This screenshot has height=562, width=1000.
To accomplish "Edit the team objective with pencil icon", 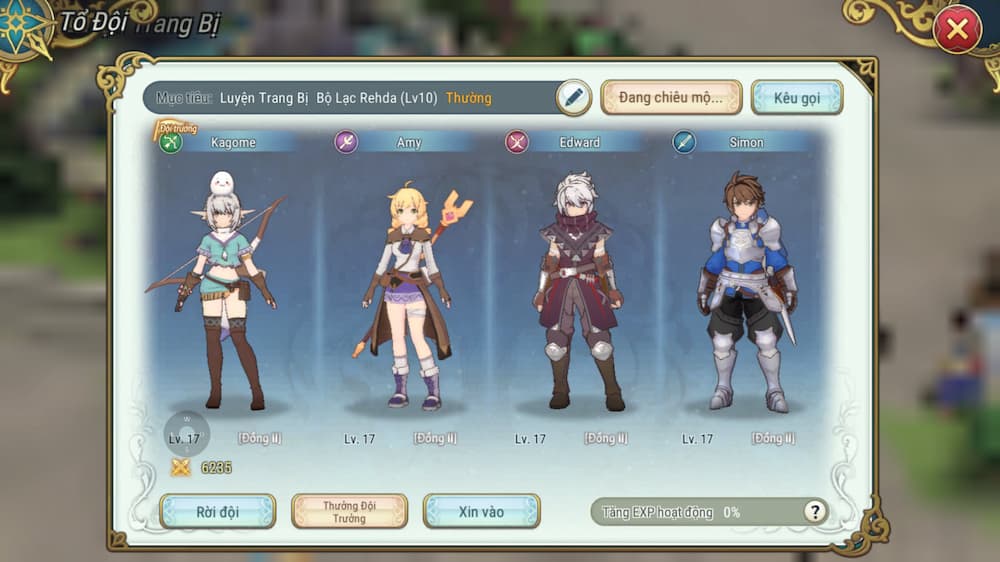I will tap(572, 97).
